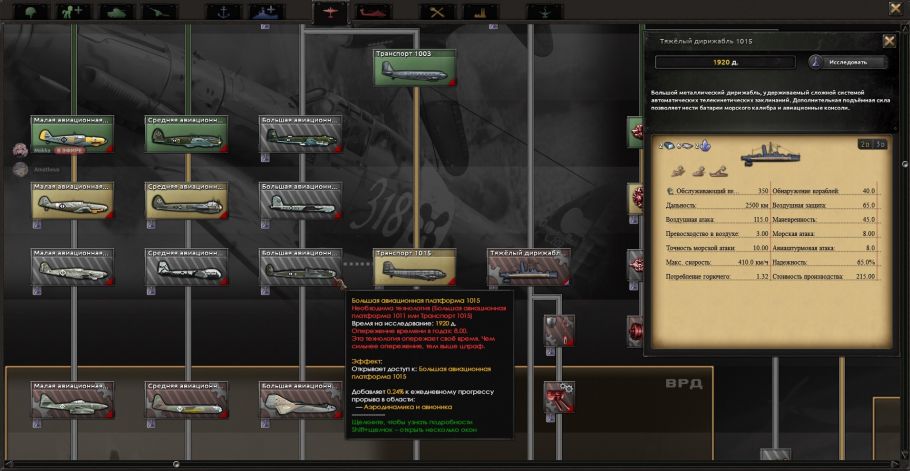Image resolution: width=910 pixels, height=471 pixels.
Task: Toggle the 3D model view button
Action: coord(881,144)
